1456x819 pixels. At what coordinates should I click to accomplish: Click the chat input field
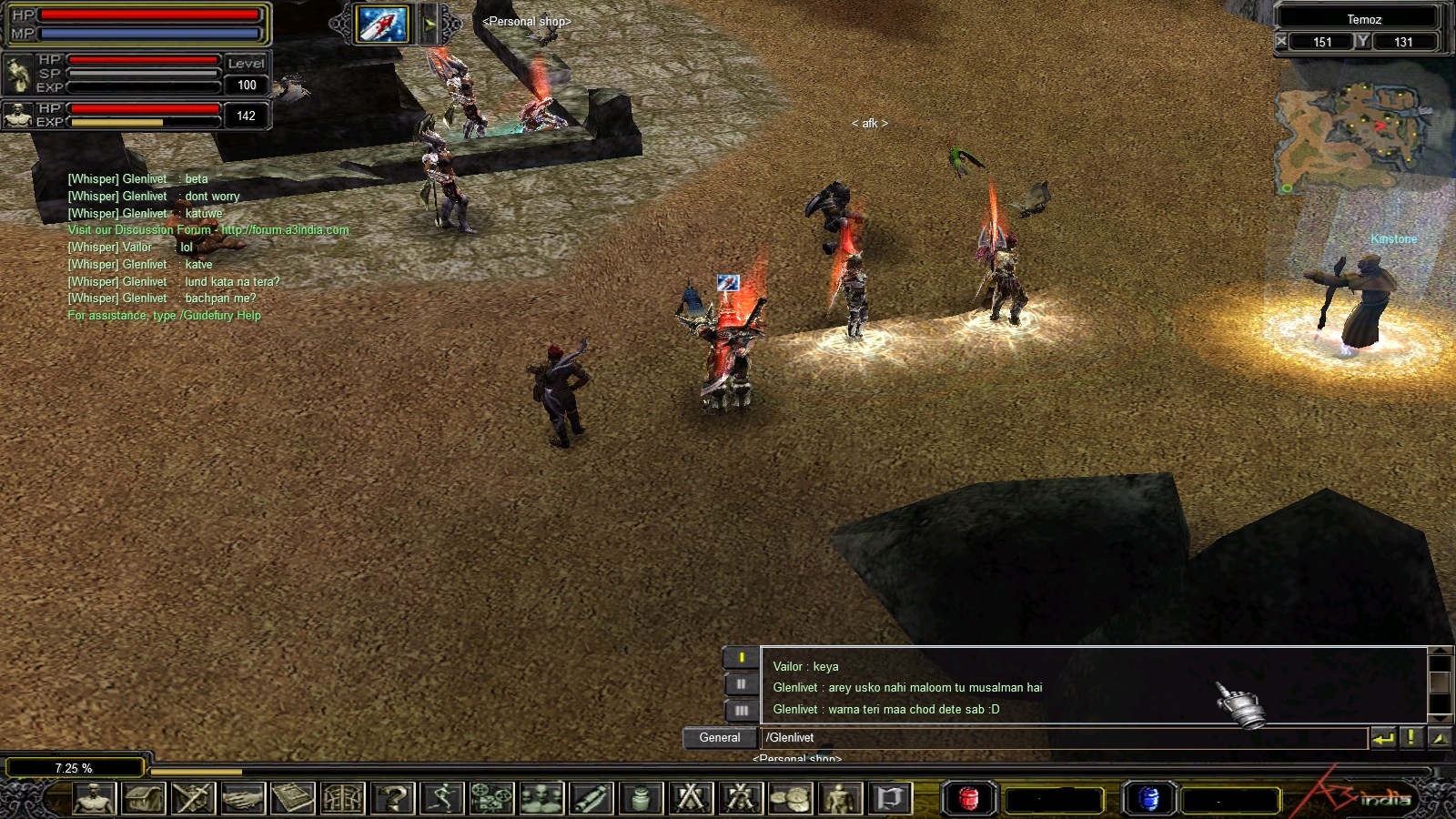pos(1065,738)
